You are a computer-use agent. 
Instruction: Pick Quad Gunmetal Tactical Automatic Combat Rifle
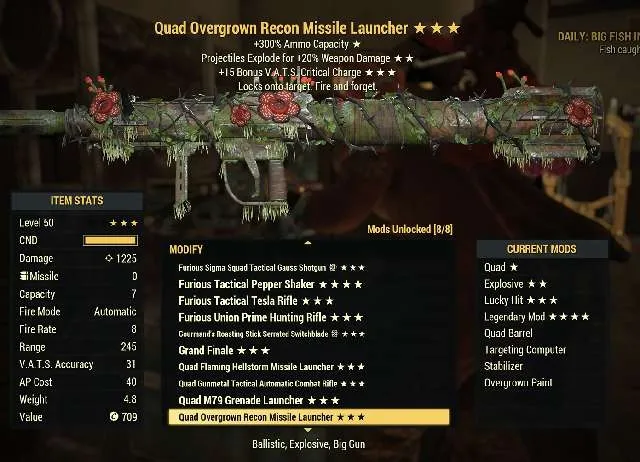[x=270, y=383]
